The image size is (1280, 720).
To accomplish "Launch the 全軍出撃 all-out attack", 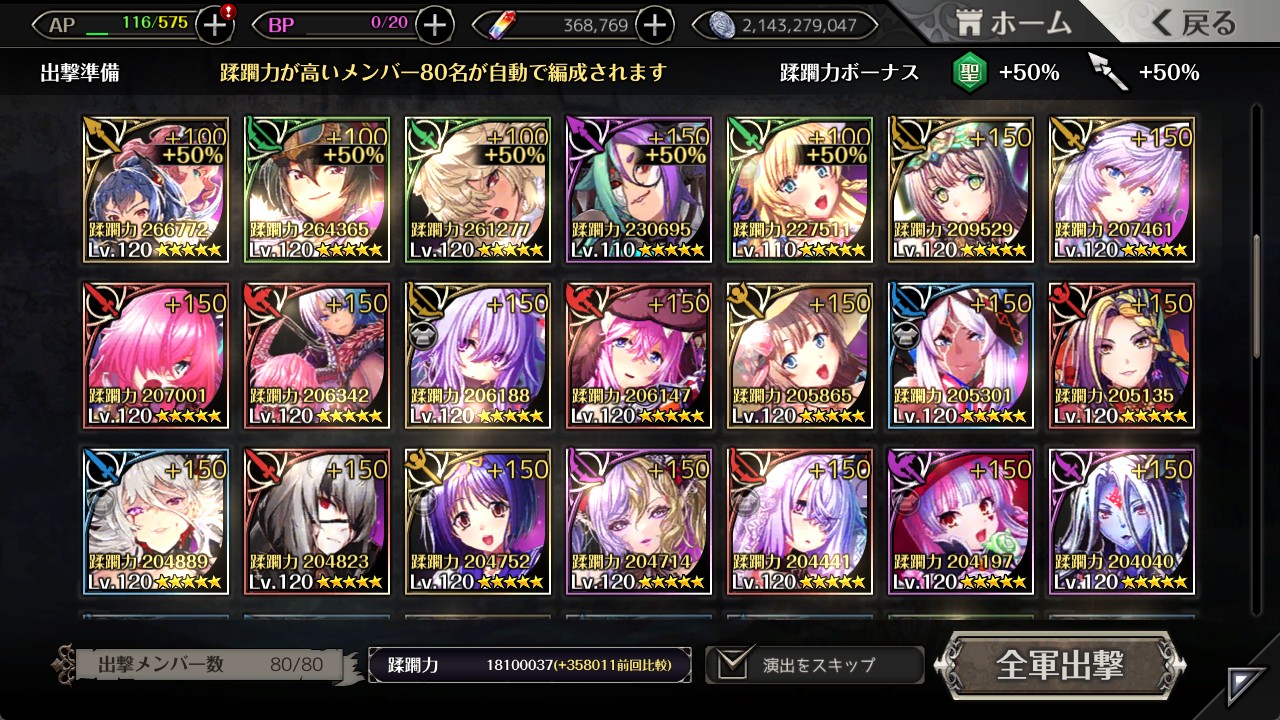I will coord(1060,665).
